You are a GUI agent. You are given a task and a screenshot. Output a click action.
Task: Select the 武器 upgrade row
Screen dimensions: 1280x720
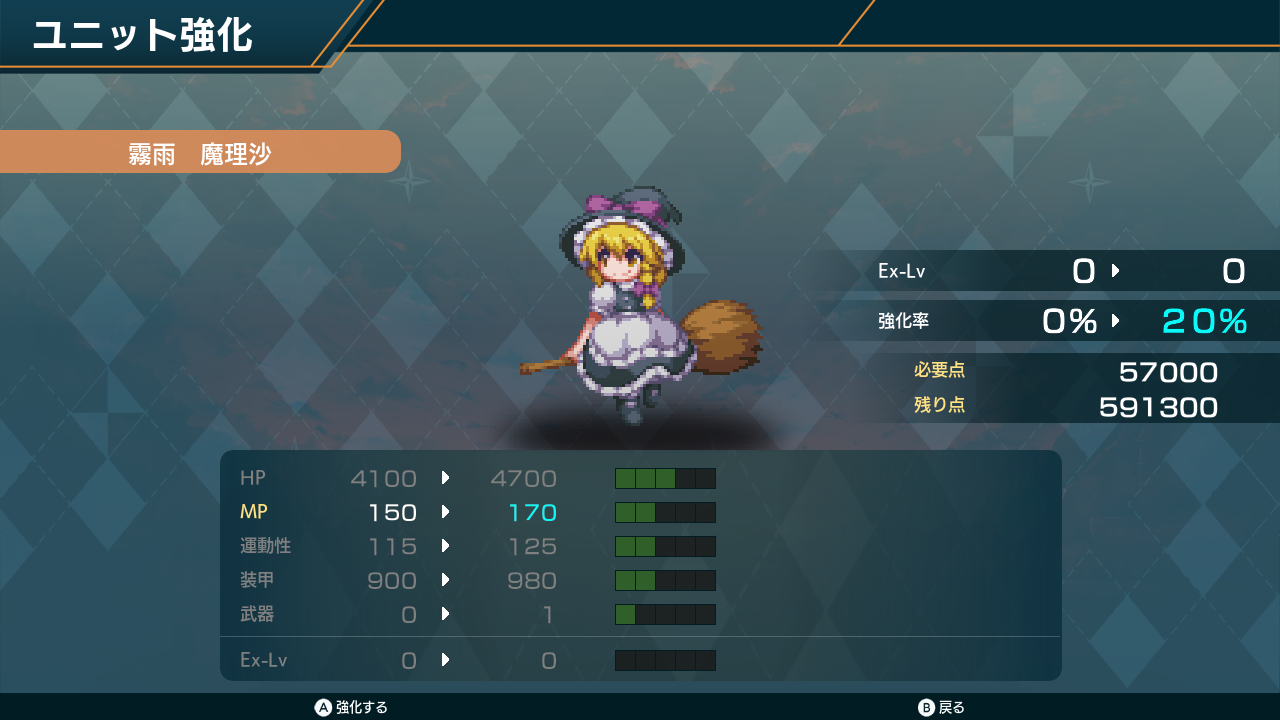[x=477, y=614]
